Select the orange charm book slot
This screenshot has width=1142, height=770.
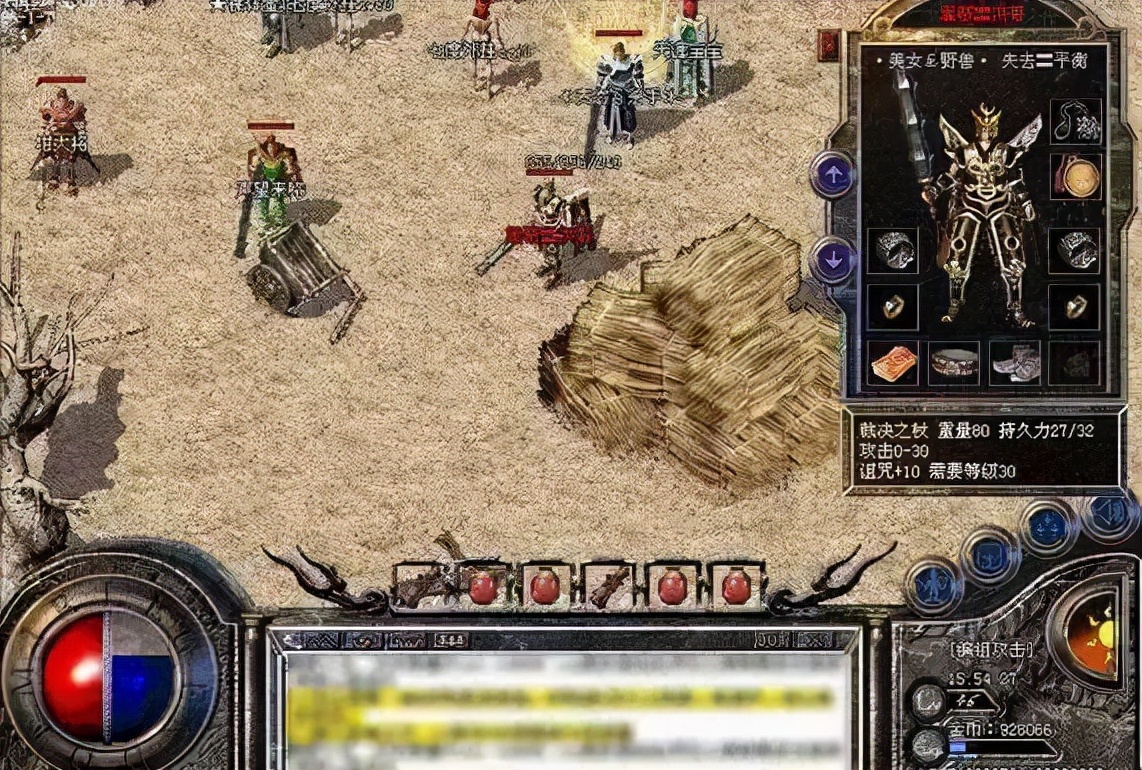pos(893,364)
